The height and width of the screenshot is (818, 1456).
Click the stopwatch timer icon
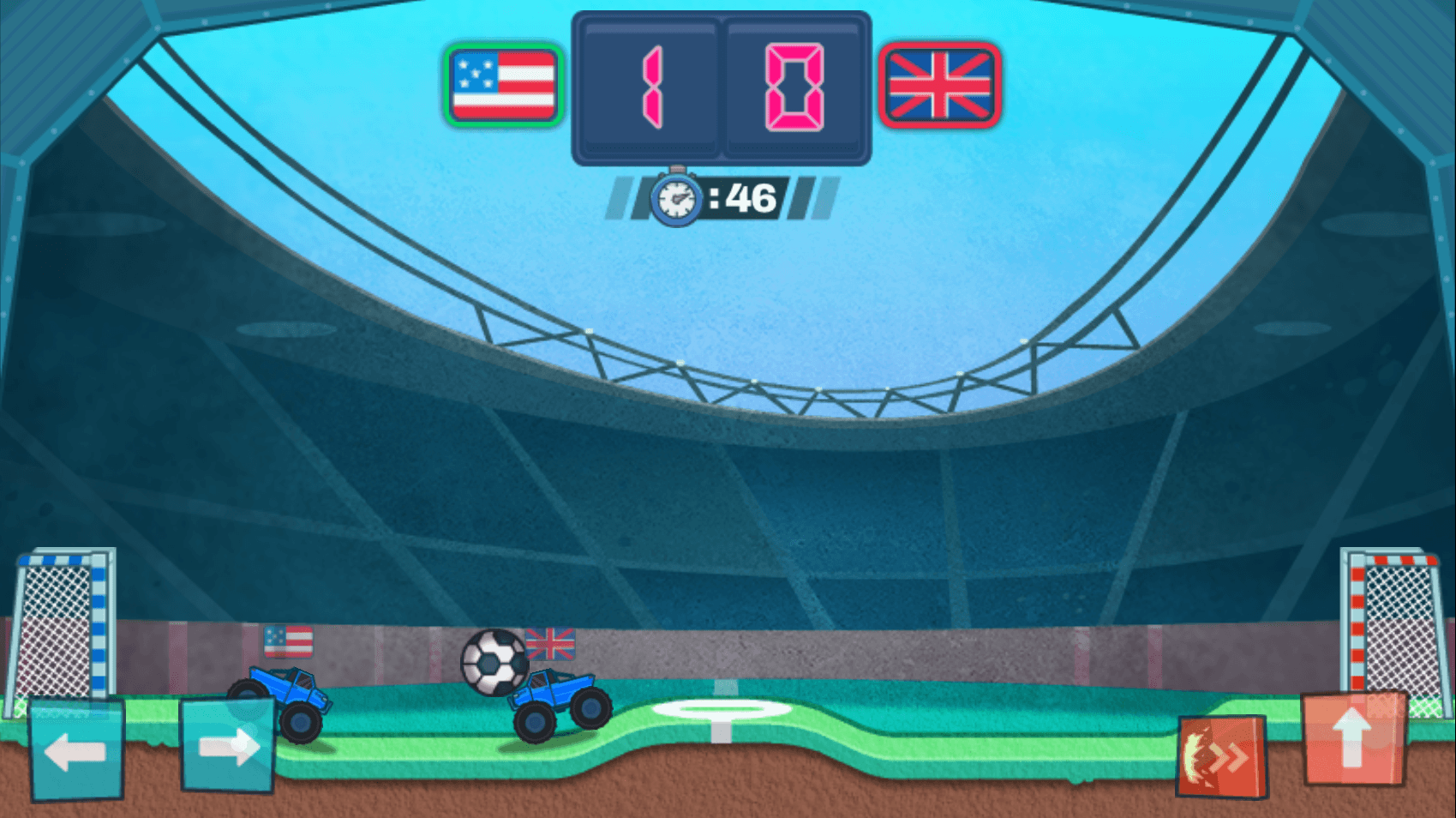676,199
